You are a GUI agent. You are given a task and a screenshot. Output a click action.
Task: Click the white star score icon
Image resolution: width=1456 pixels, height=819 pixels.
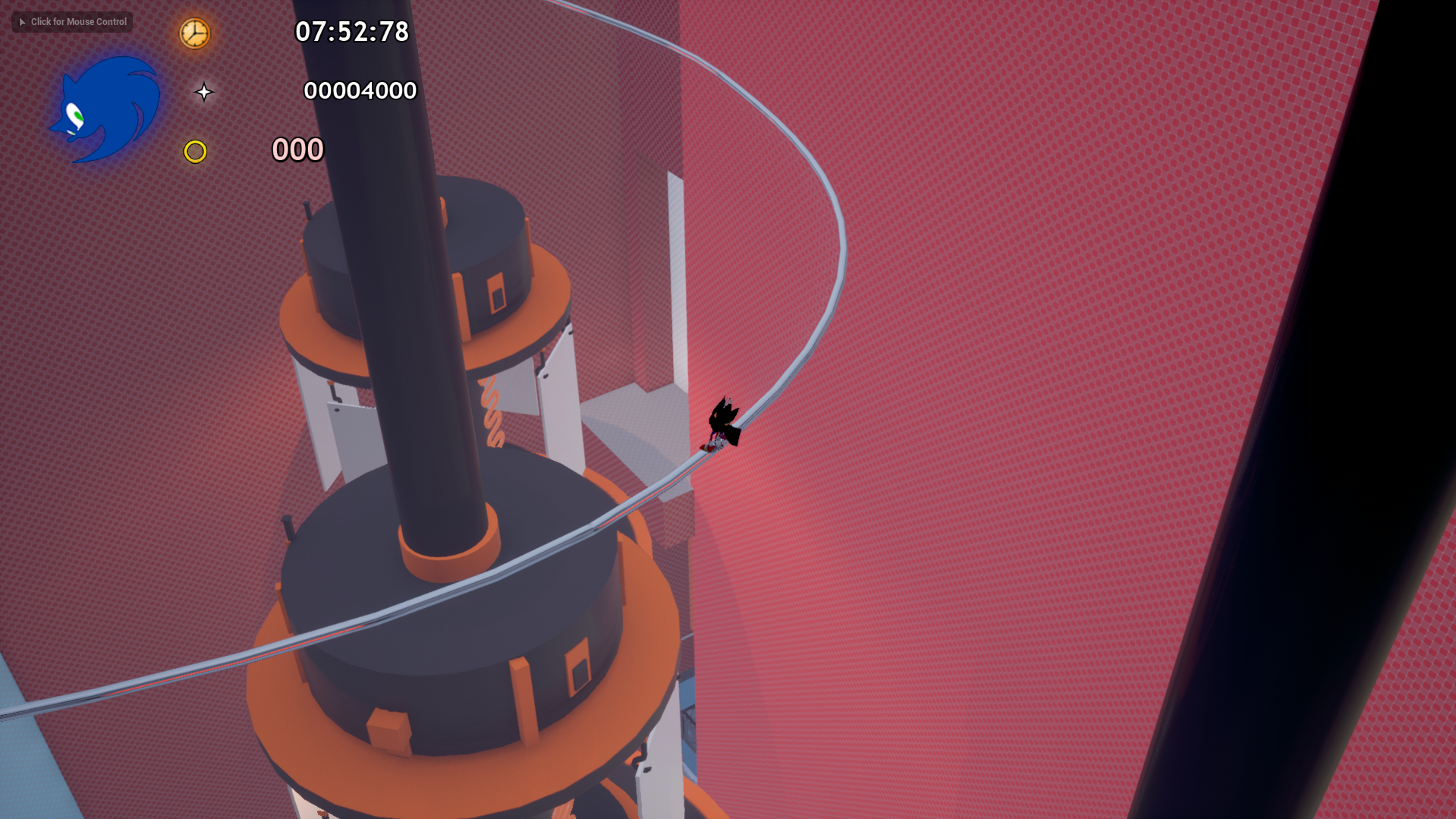point(203,93)
